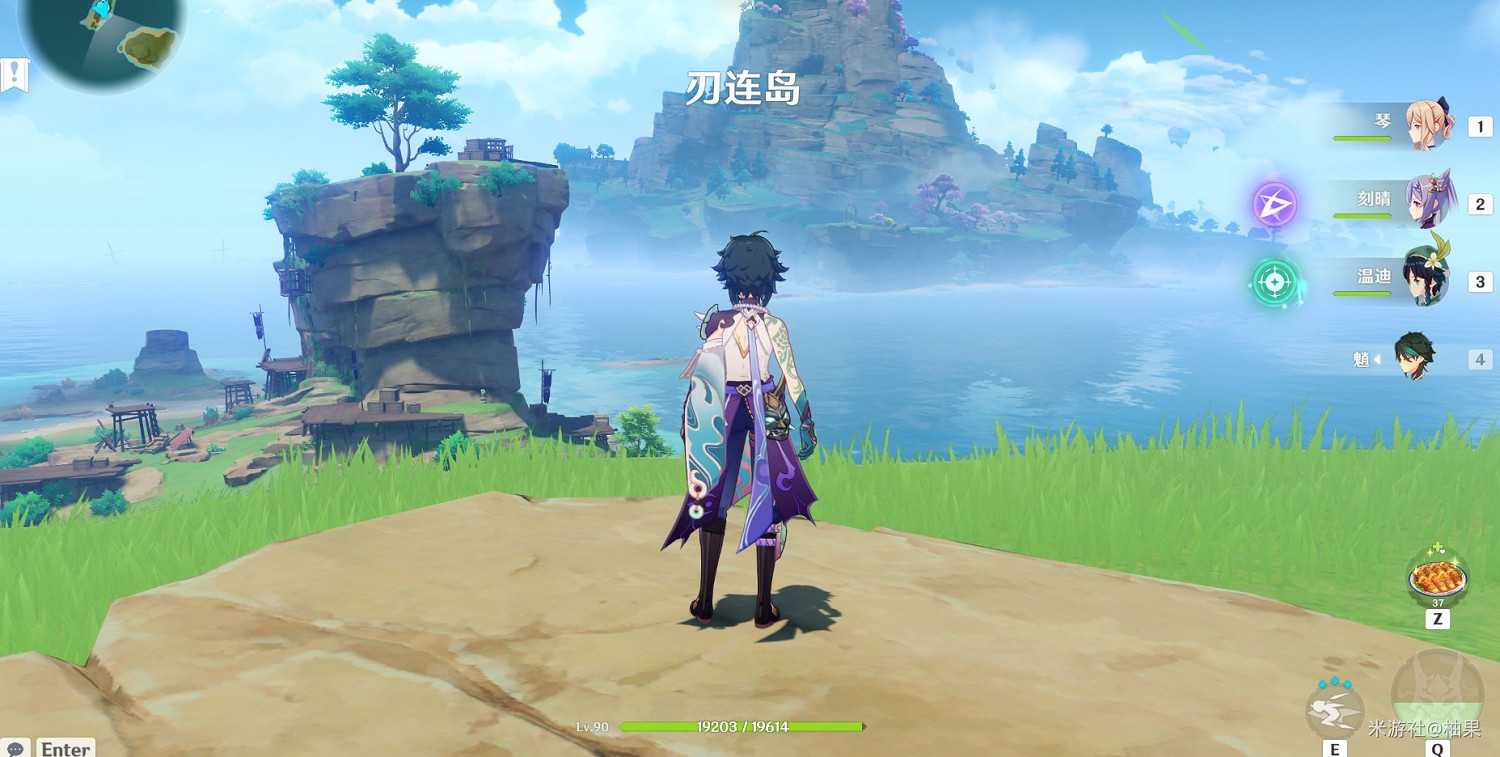Click the shortcut key label 2 beside 刻晴
Screen dimensions: 1500x757
1480,202
